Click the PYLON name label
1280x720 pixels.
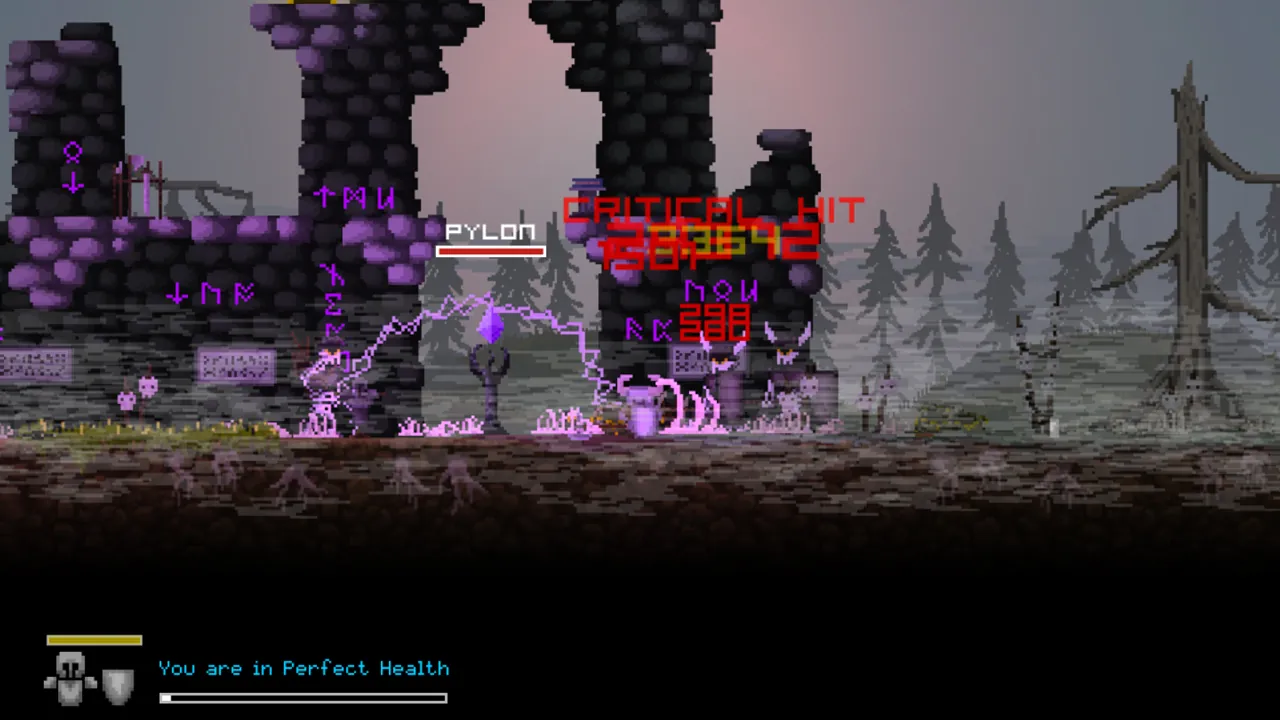(x=490, y=233)
